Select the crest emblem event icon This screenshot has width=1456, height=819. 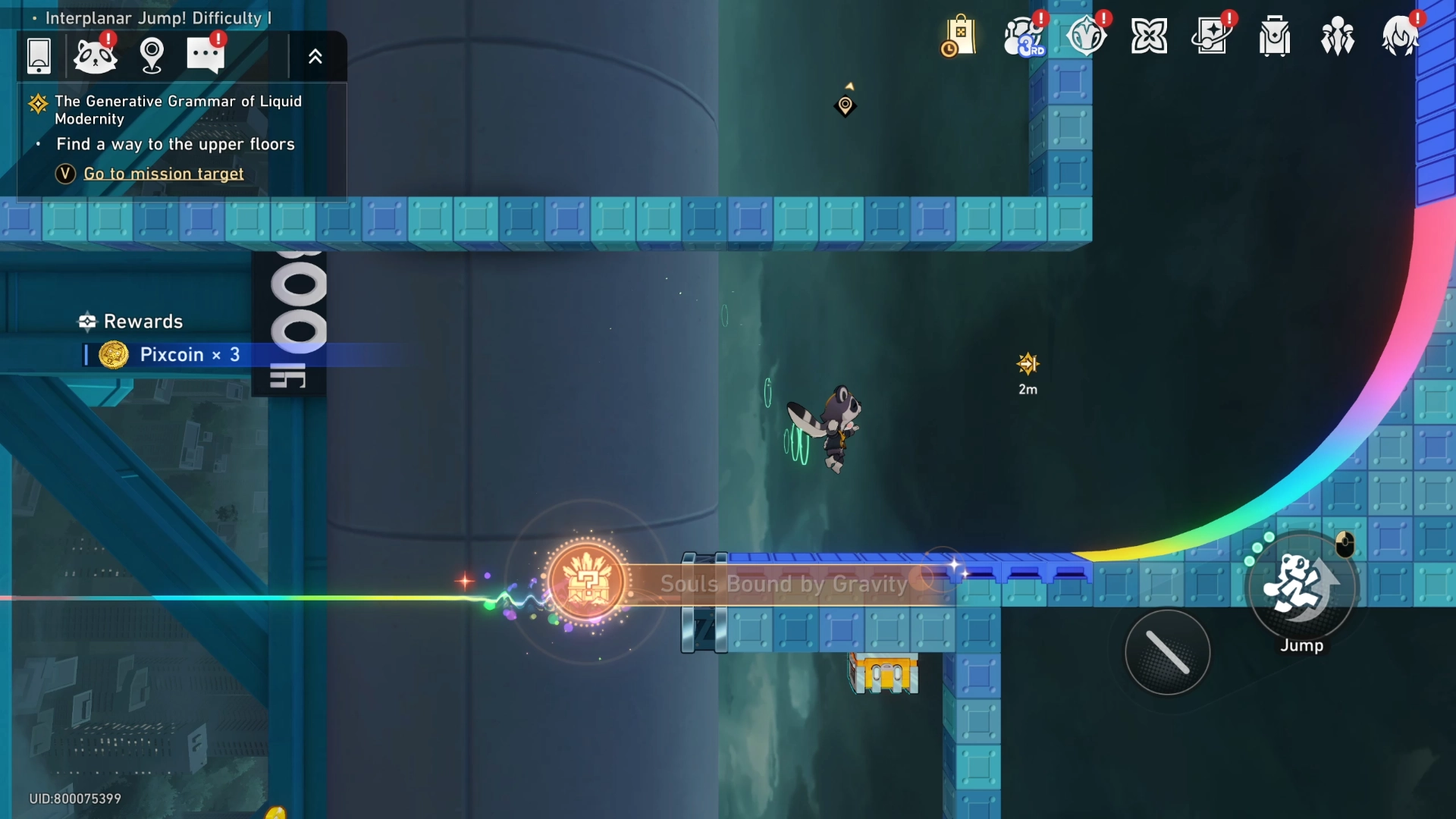pyautogui.click(x=1087, y=36)
